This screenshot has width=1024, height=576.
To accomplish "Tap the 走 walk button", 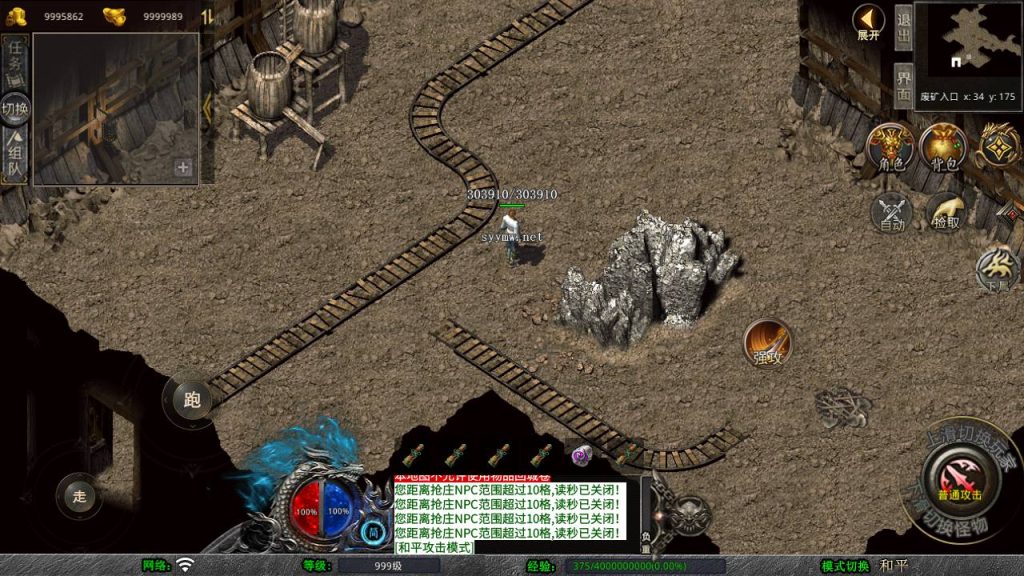I will 80,493.
